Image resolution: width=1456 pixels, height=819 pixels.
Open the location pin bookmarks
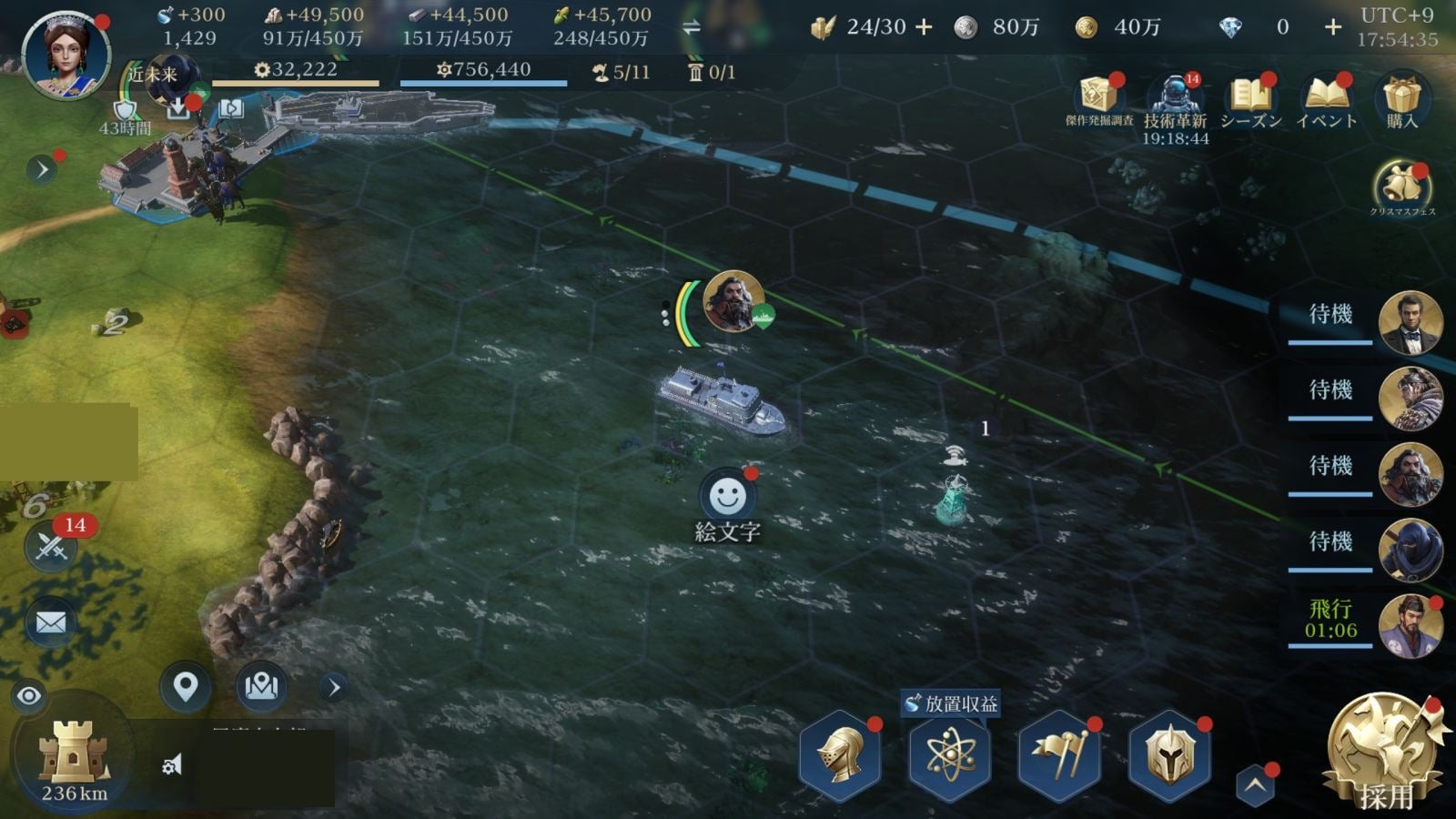[x=186, y=686]
